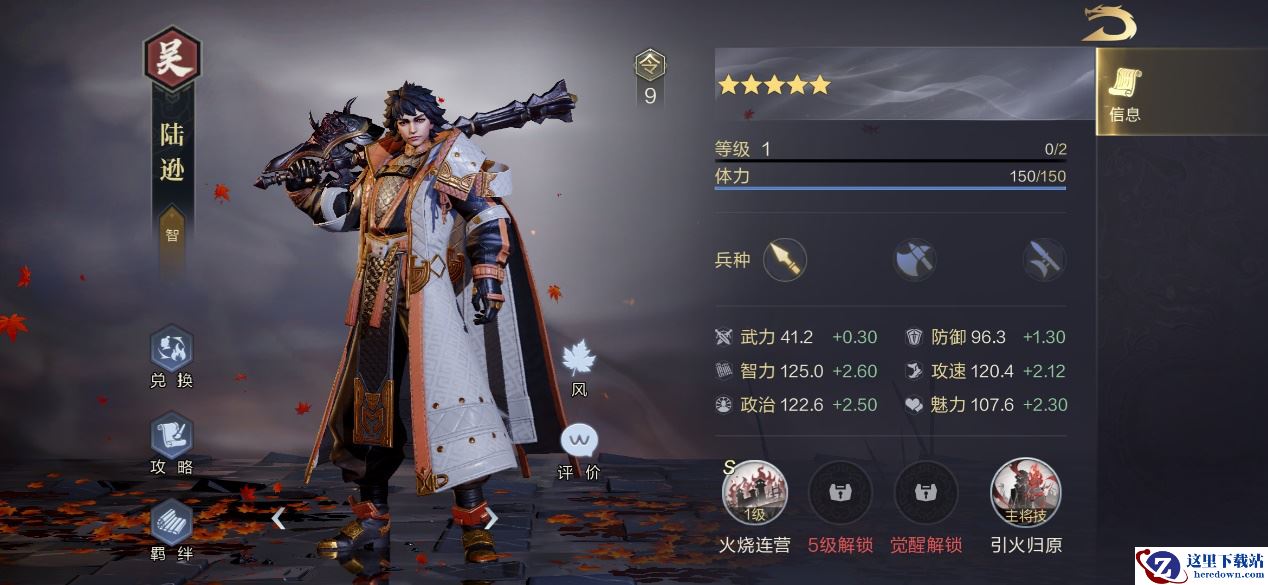Open the 攻略 strategy guide
Image resolution: width=1268 pixels, height=585 pixels.
pos(171,437)
